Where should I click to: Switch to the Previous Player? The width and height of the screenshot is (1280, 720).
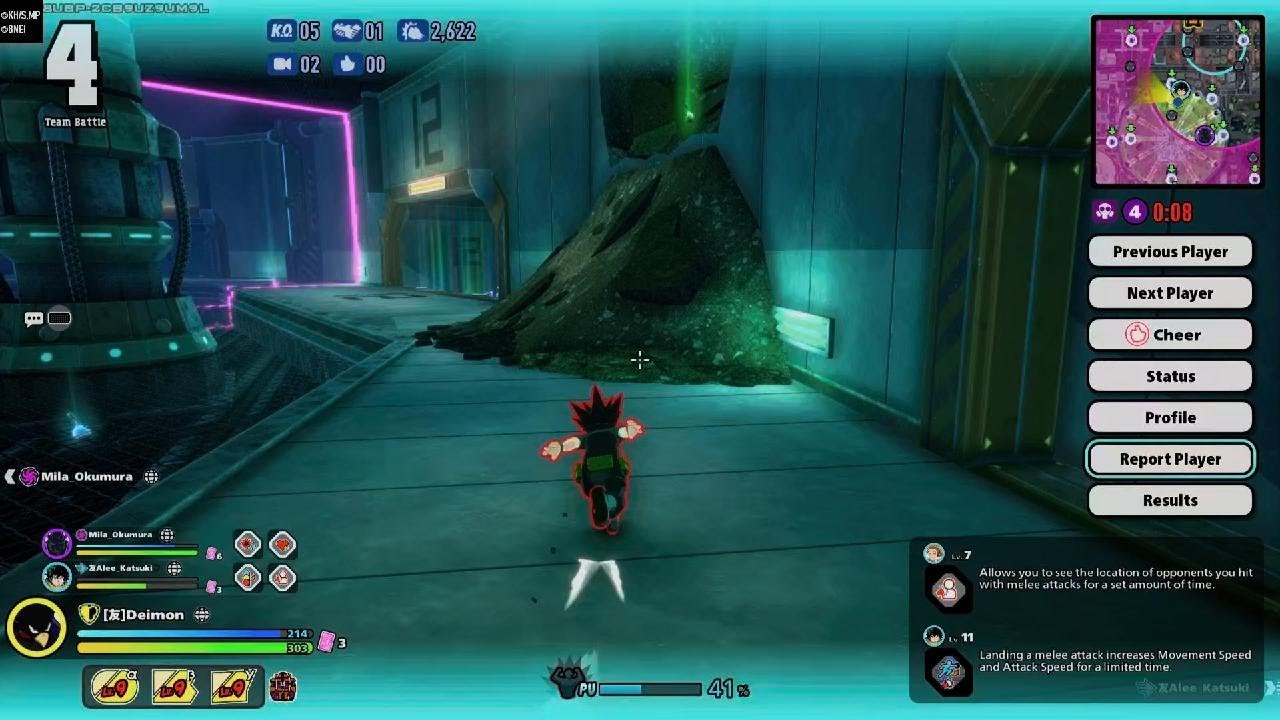(1170, 252)
